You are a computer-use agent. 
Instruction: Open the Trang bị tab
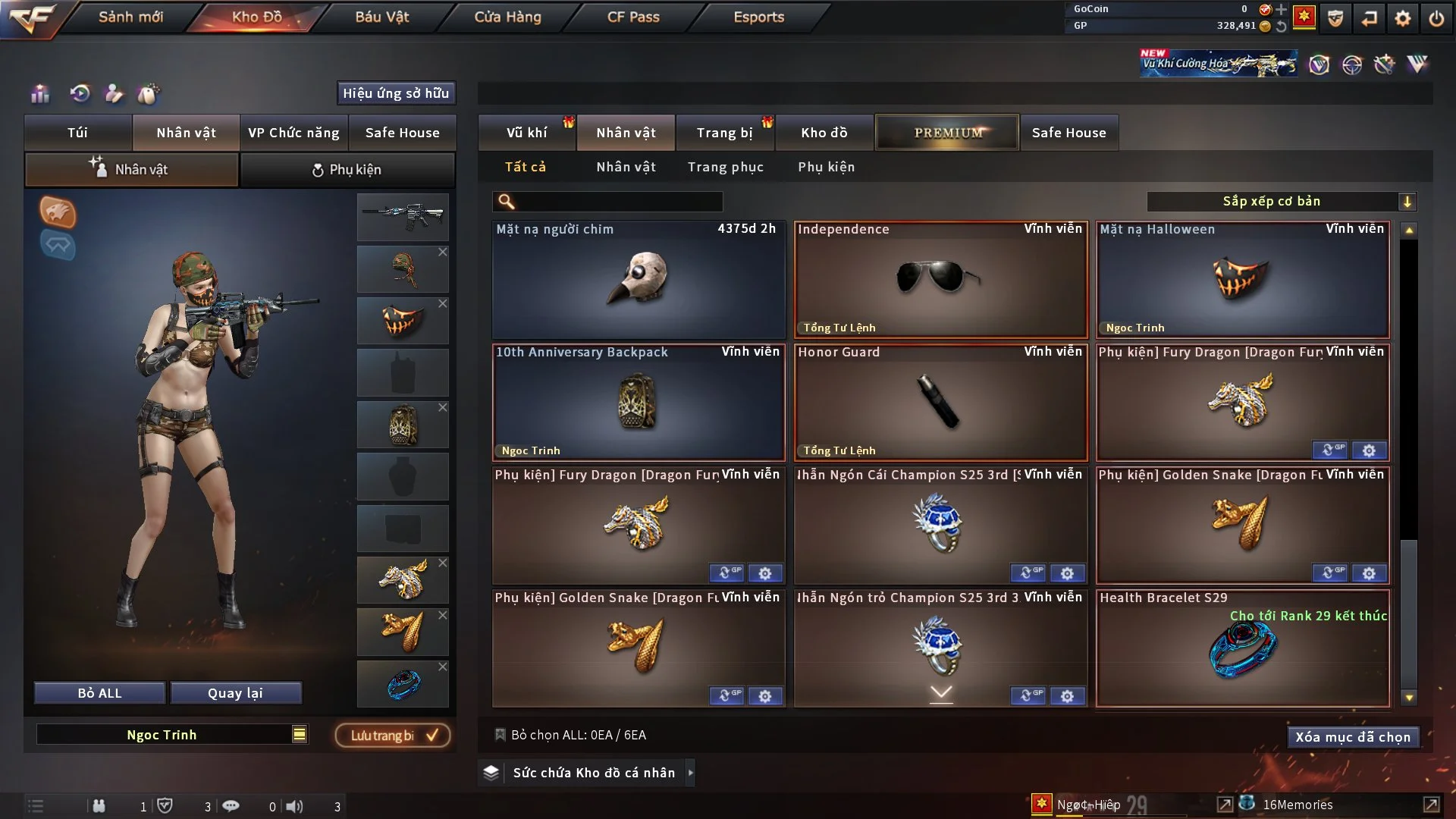(x=724, y=133)
